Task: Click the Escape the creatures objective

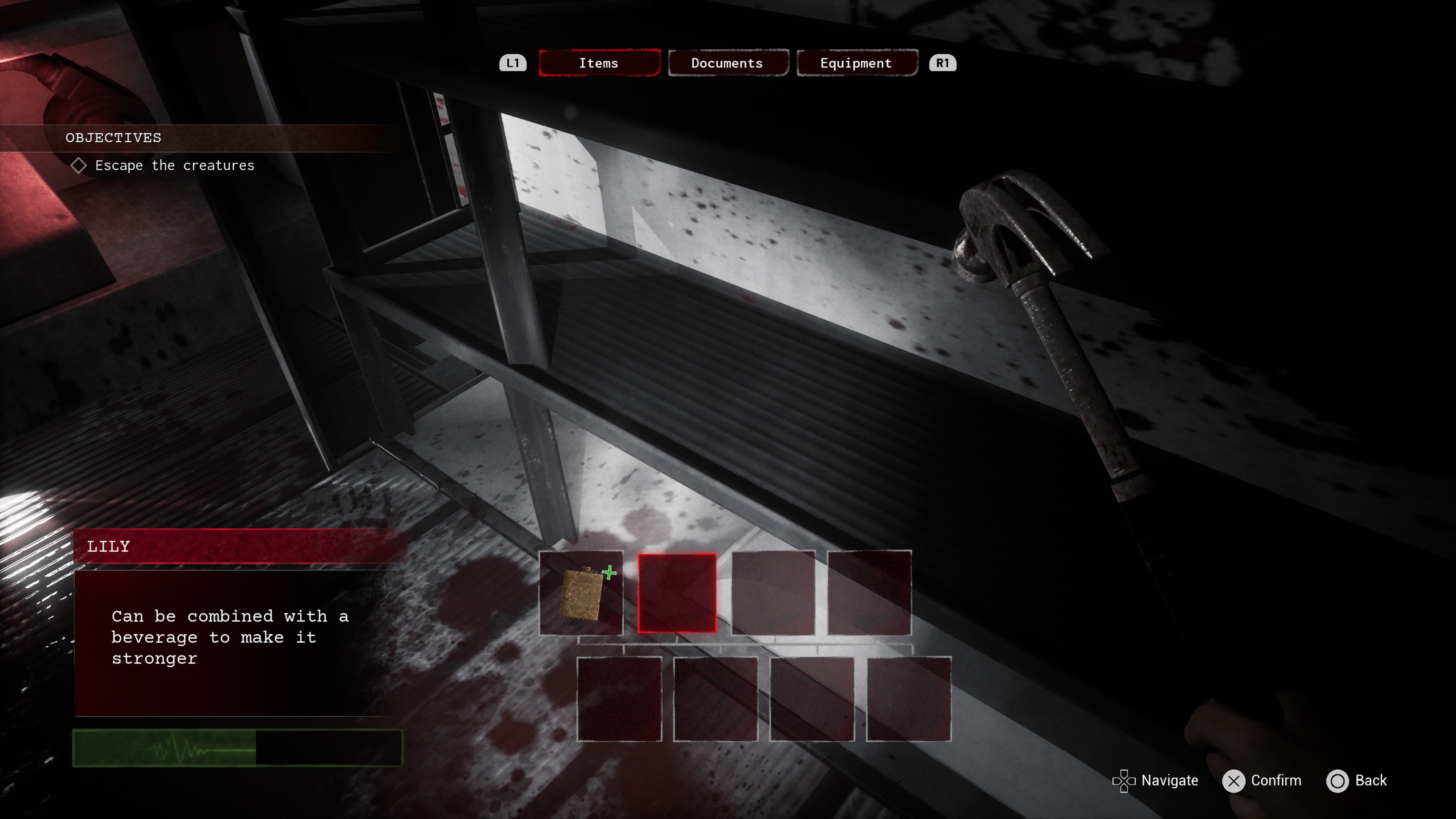Action: click(174, 166)
